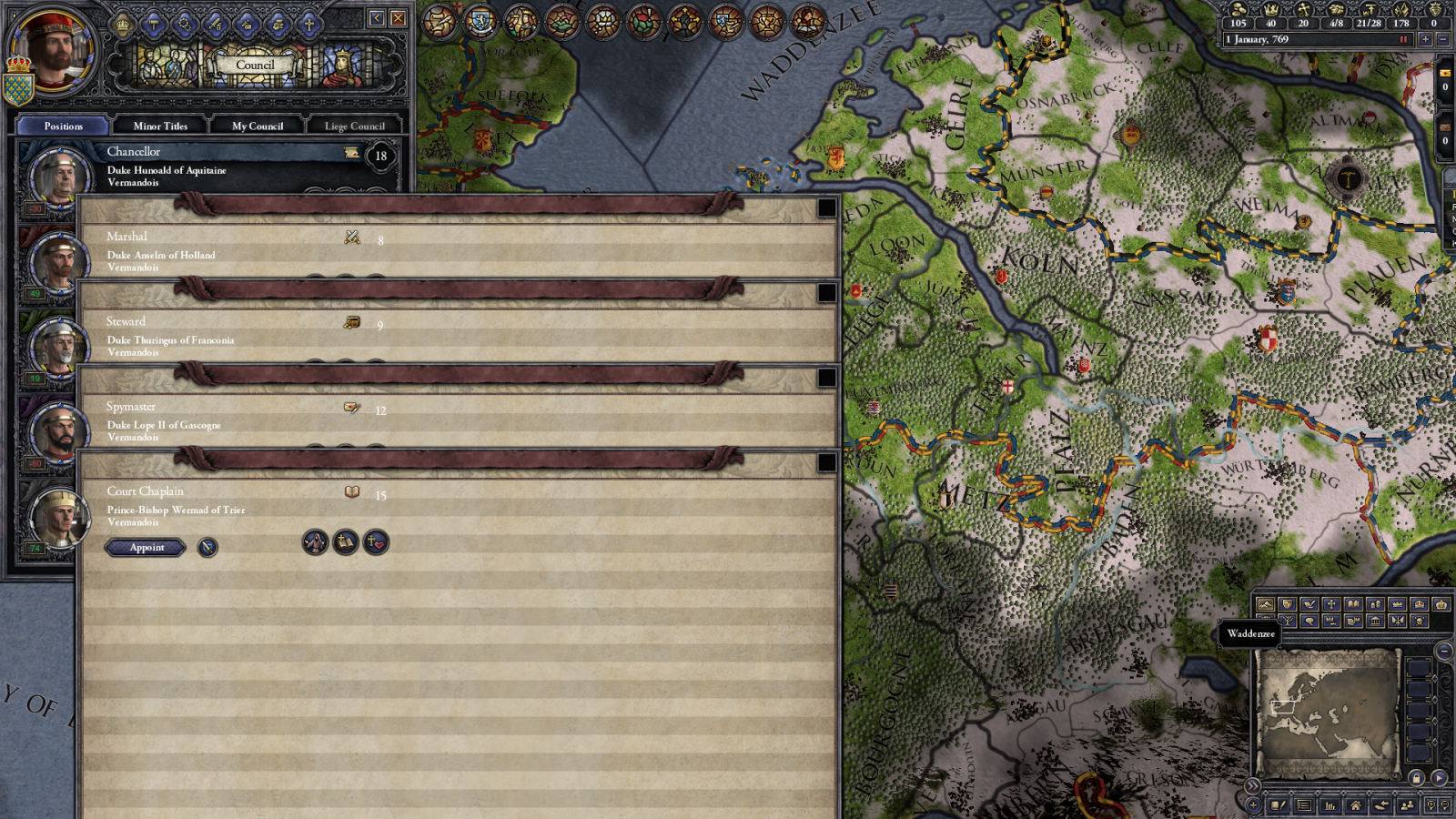1456x819 pixels.
Task: Switch to the realms map mode
Action: pyautogui.click(x=1287, y=604)
